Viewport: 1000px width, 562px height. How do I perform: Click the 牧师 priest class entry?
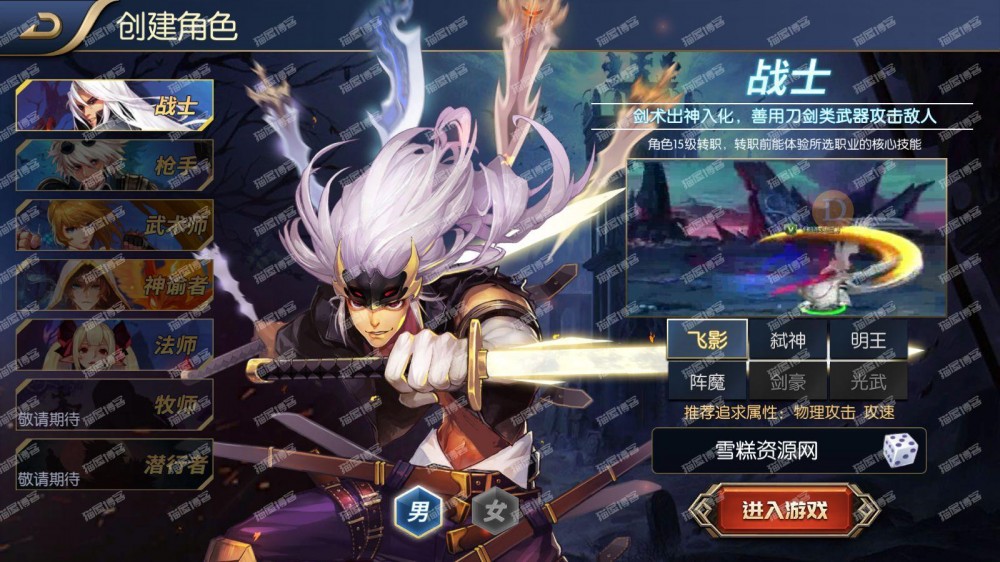(114, 405)
